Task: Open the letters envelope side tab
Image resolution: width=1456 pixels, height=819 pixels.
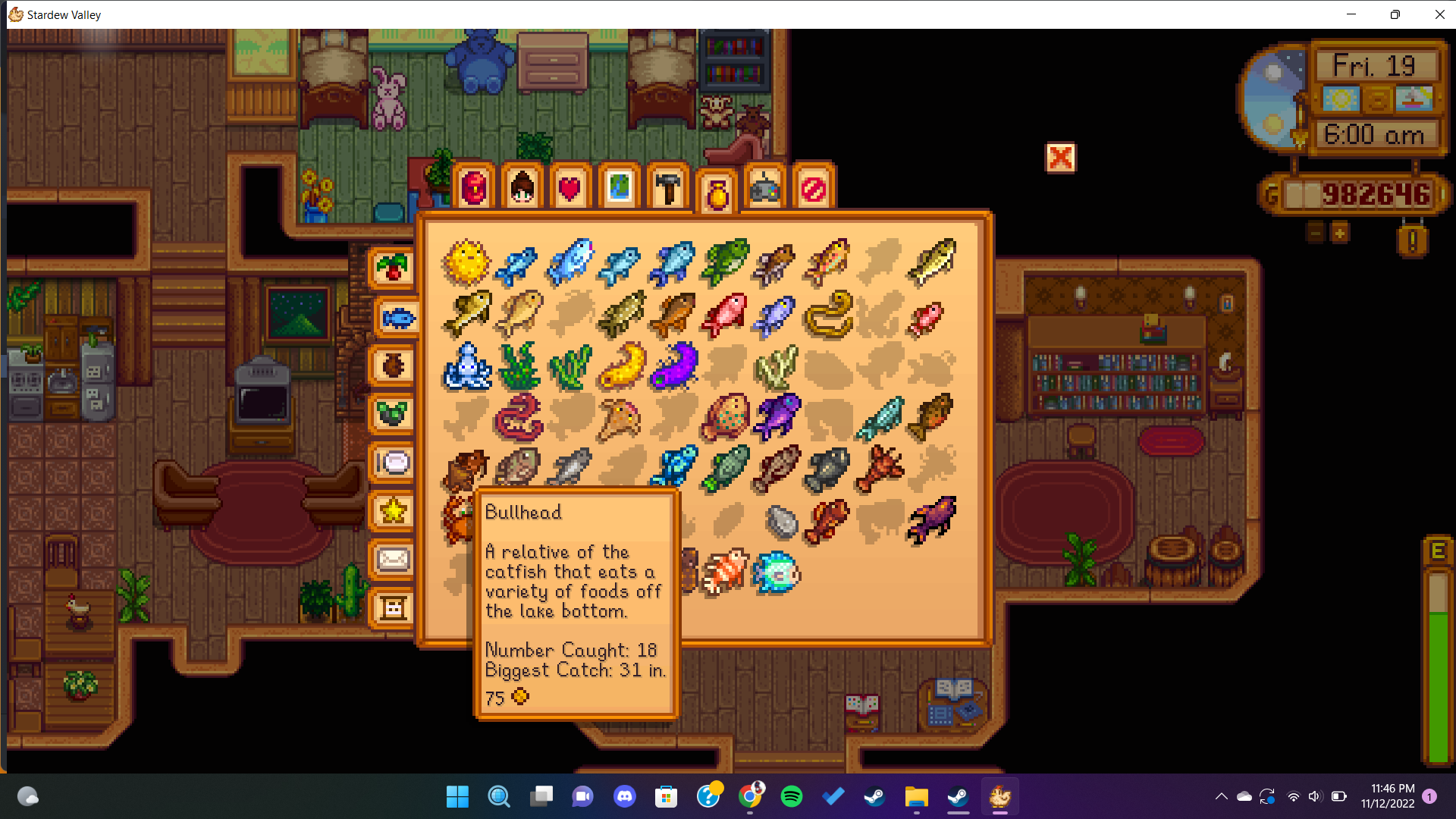Action: (393, 560)
